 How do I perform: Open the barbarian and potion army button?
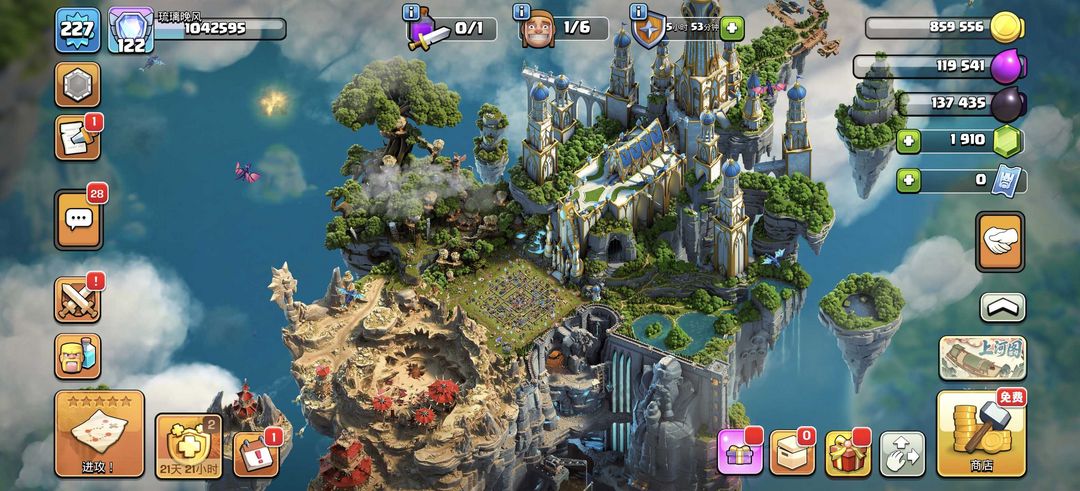[77, 356]
